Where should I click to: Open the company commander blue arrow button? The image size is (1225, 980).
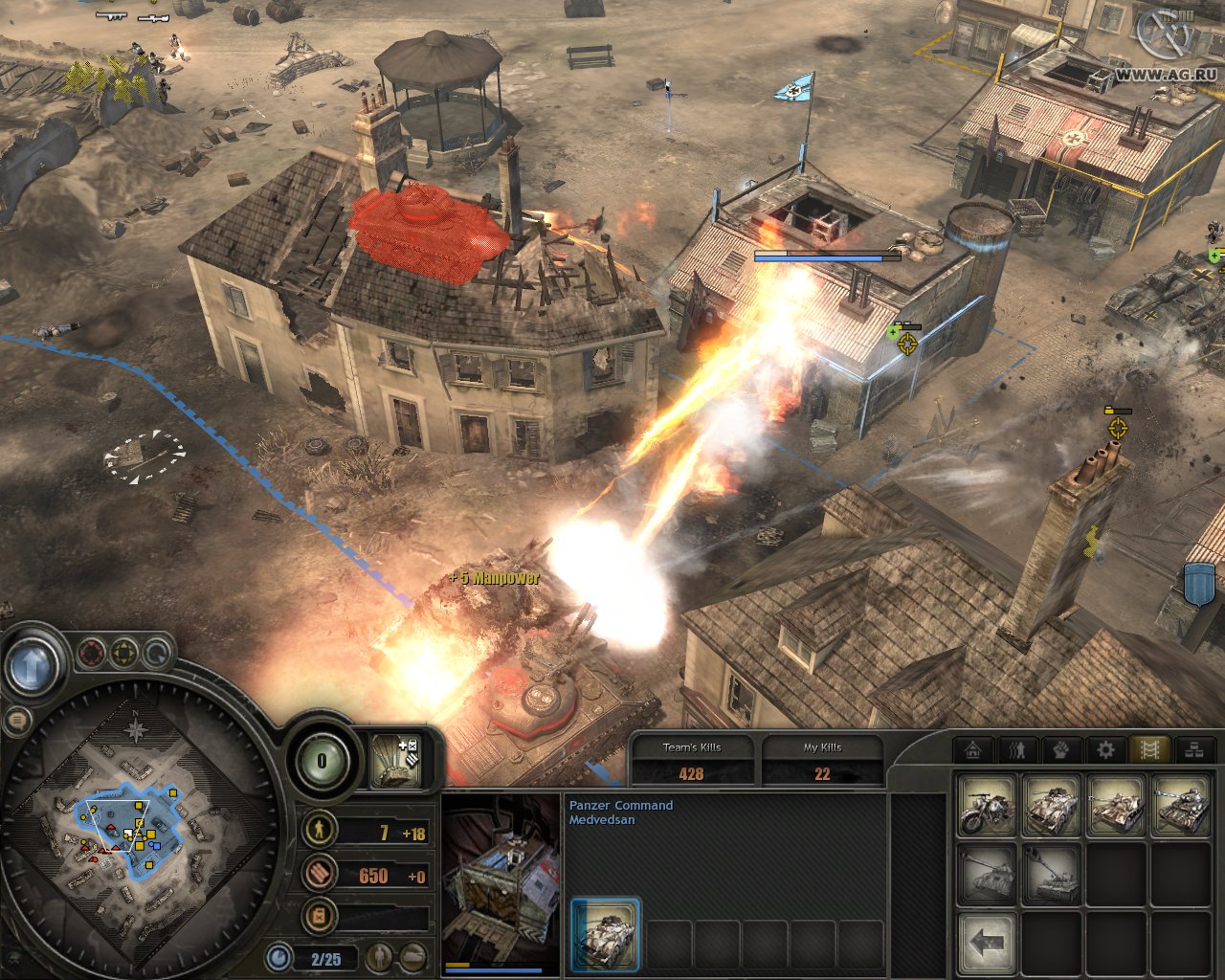[32, 665]
